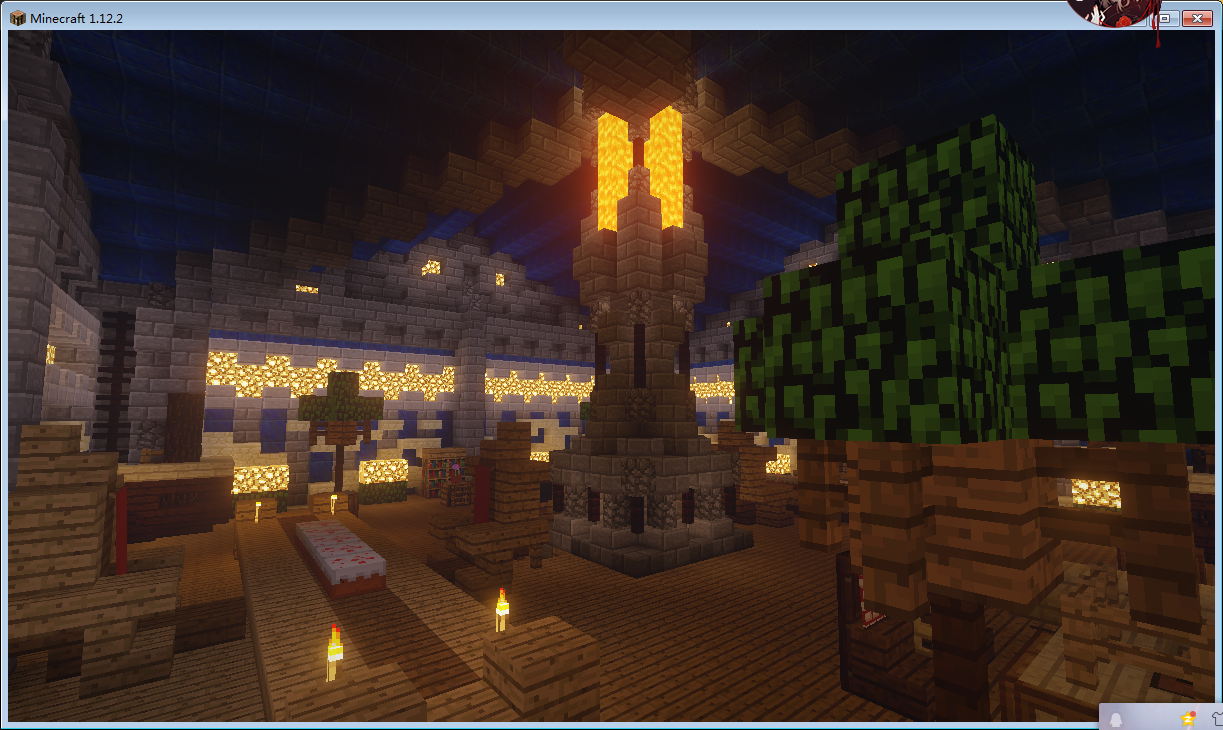The height and width of the screenshot is (730, 1223).
Task: Close the Minecraft 1.12.2 window
Action: [x=1195, y=18]
